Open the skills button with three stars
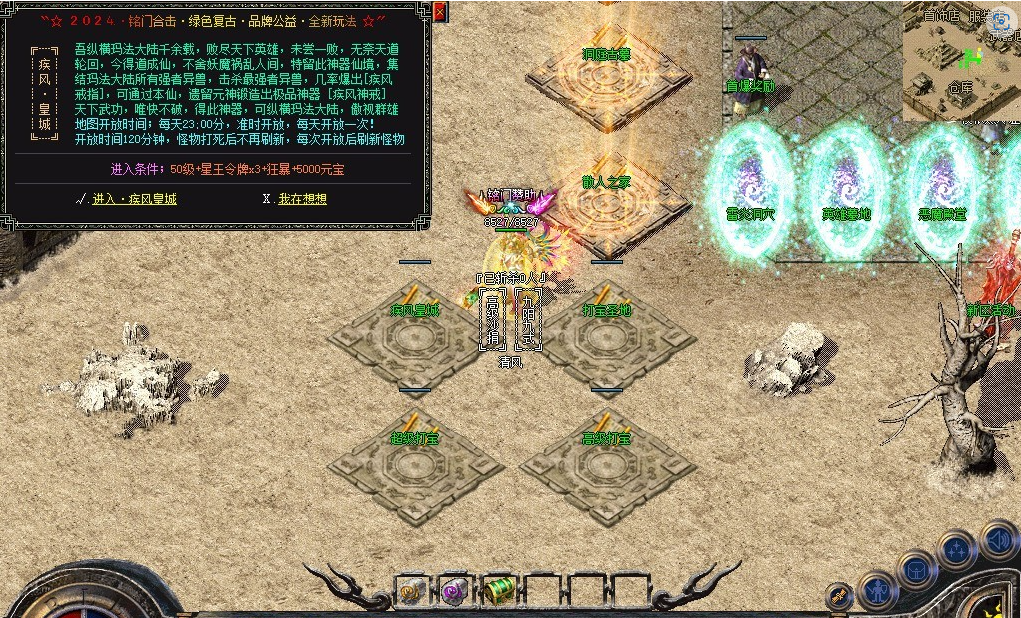Viewport: 1021px width, 618px height. [957, 550]
